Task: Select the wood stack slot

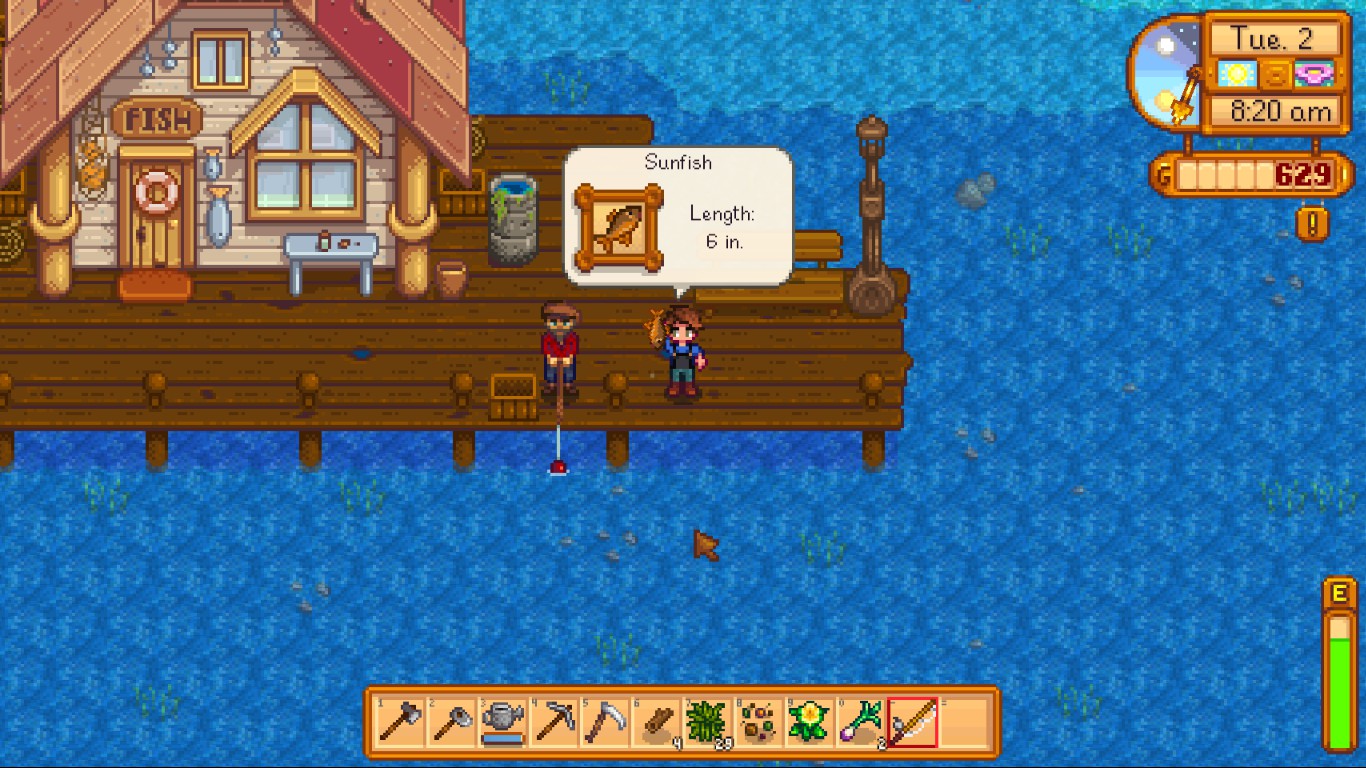Action: coord(657,722)
